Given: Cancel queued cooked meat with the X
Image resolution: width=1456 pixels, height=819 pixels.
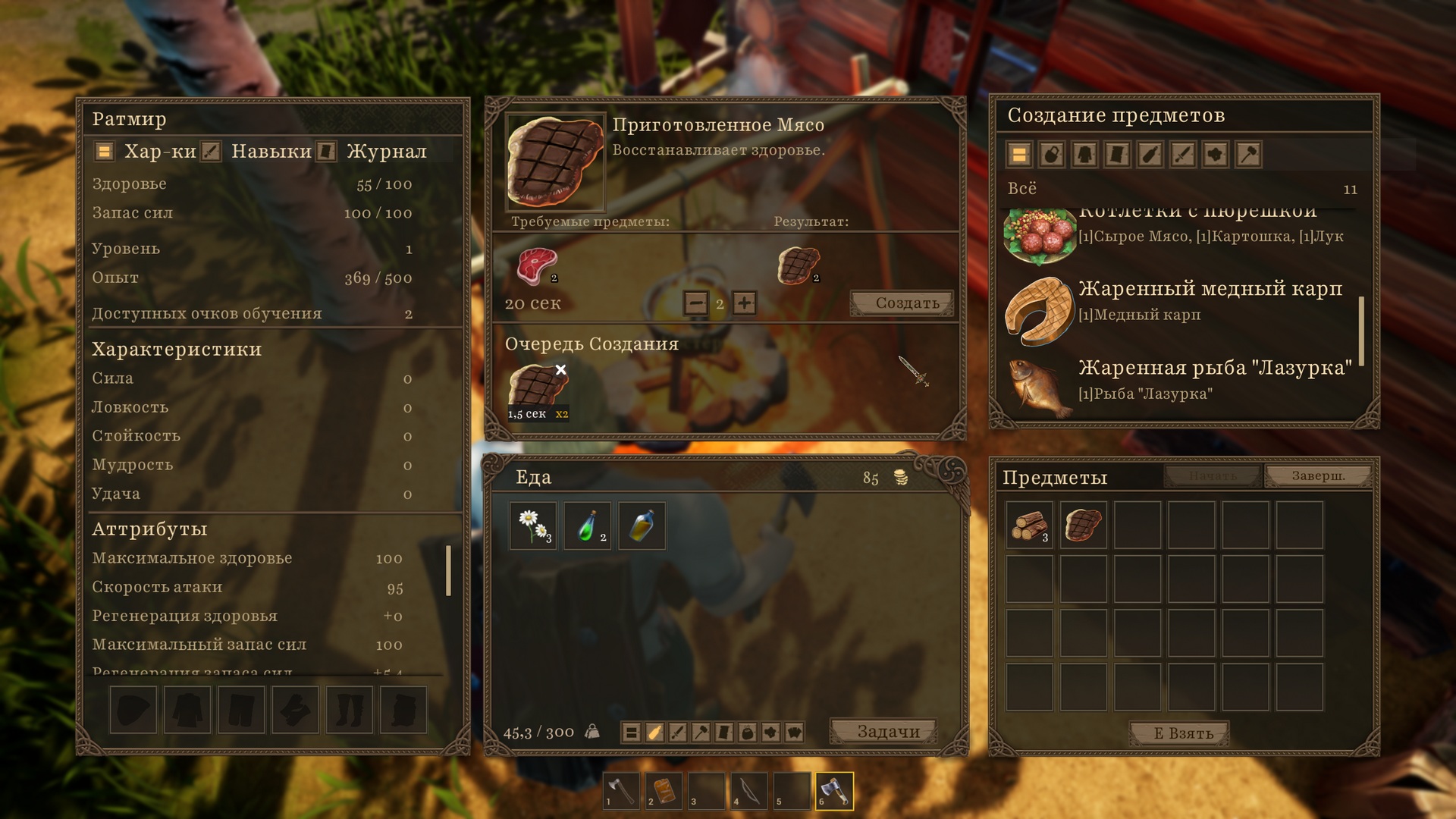Looking at the screenshot, I should [561, 370].
